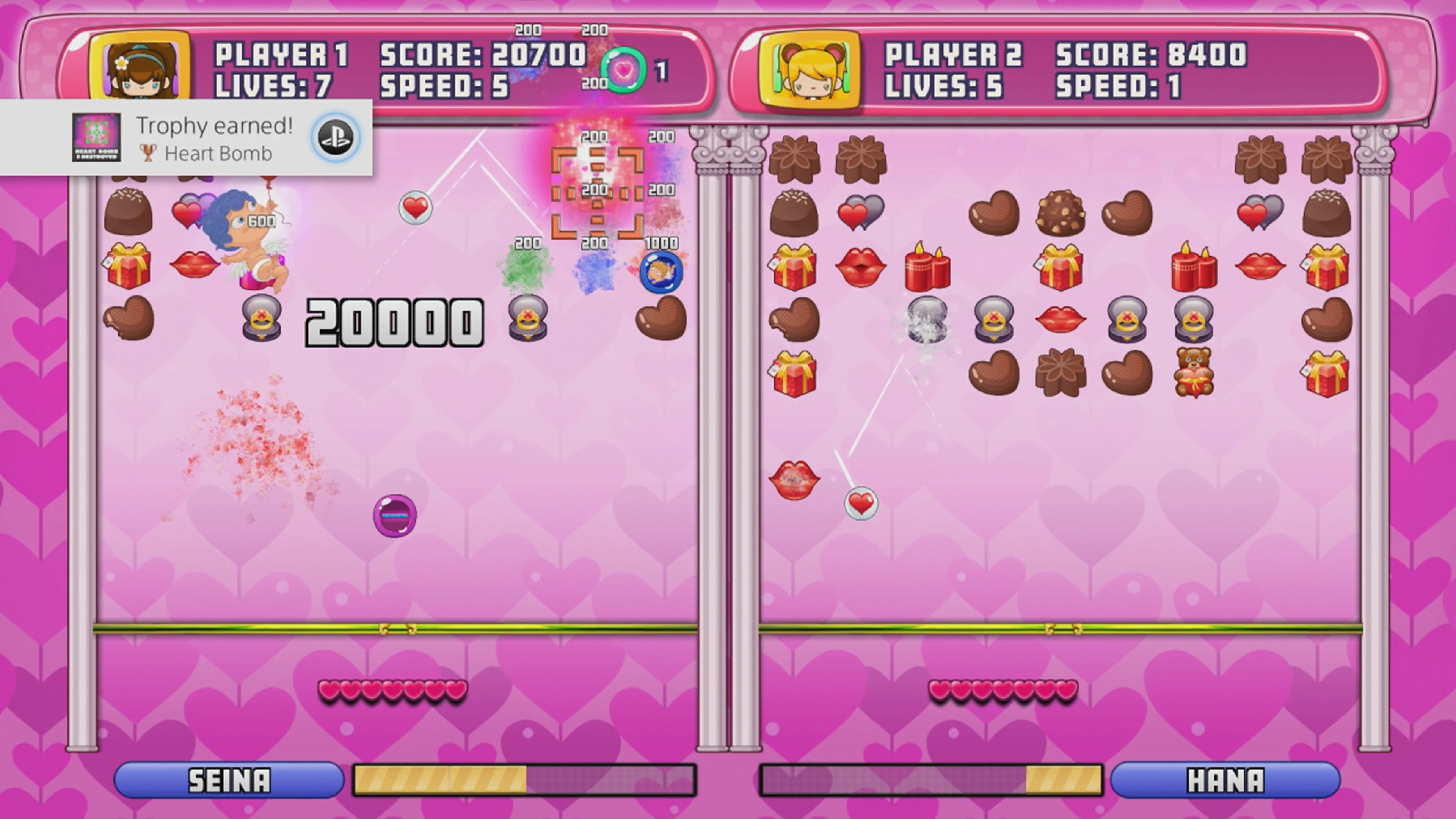
Task: Click the Trophy earned notification banner
Action: click(x=187, y=137)
